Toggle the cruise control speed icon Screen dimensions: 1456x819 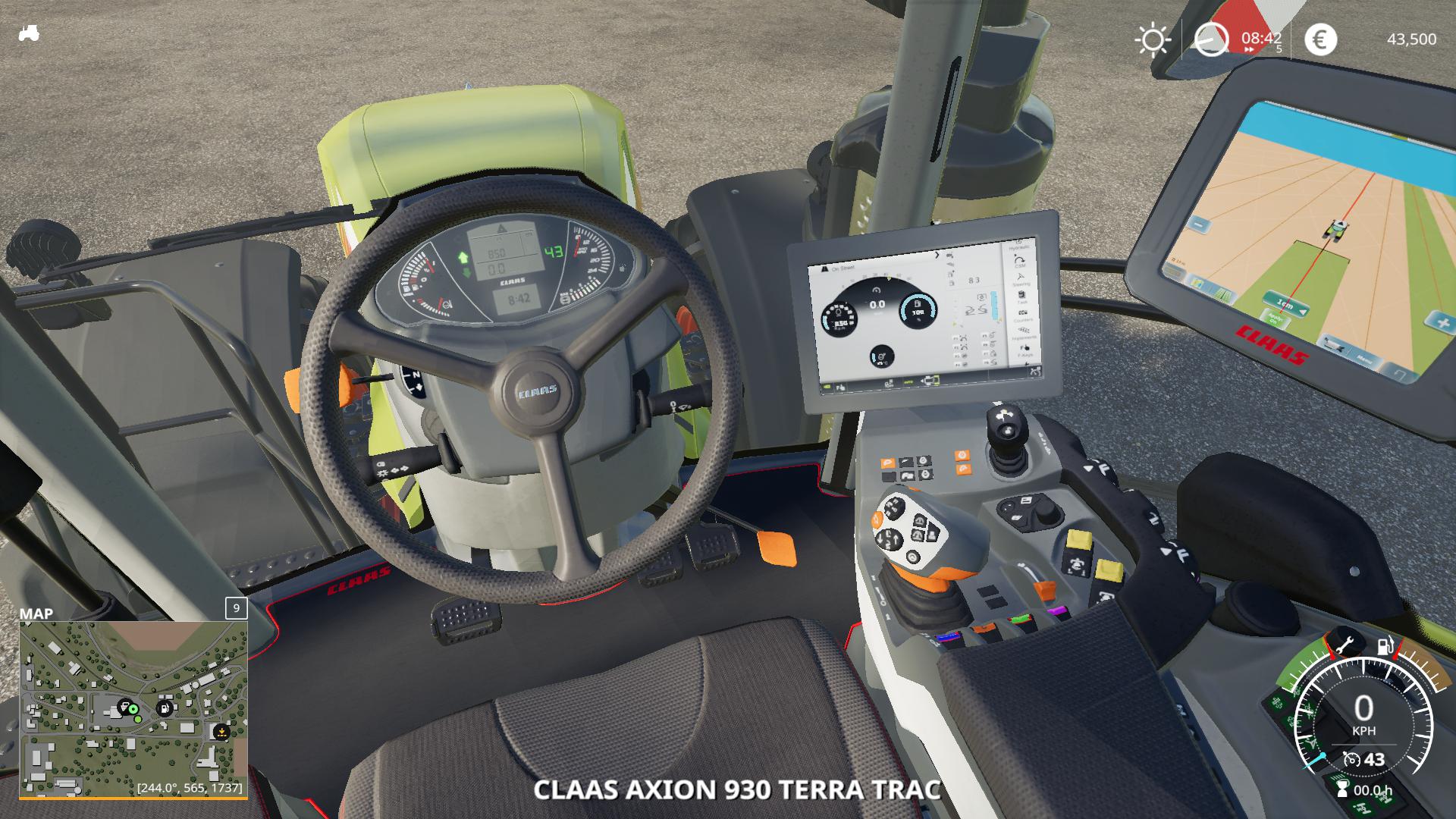click(1351, 759)
